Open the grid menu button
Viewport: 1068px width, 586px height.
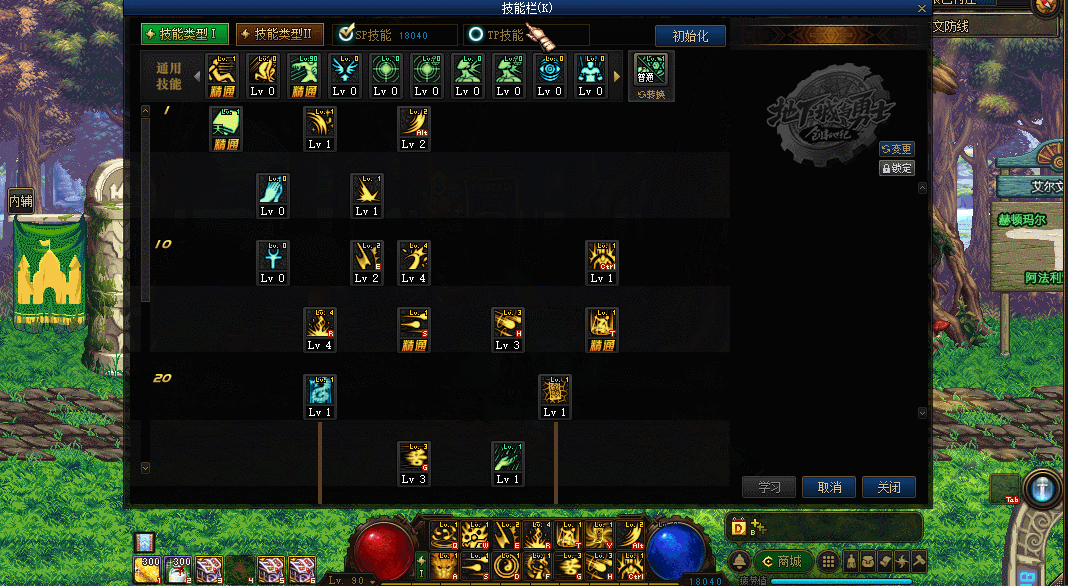pos(828,561)
